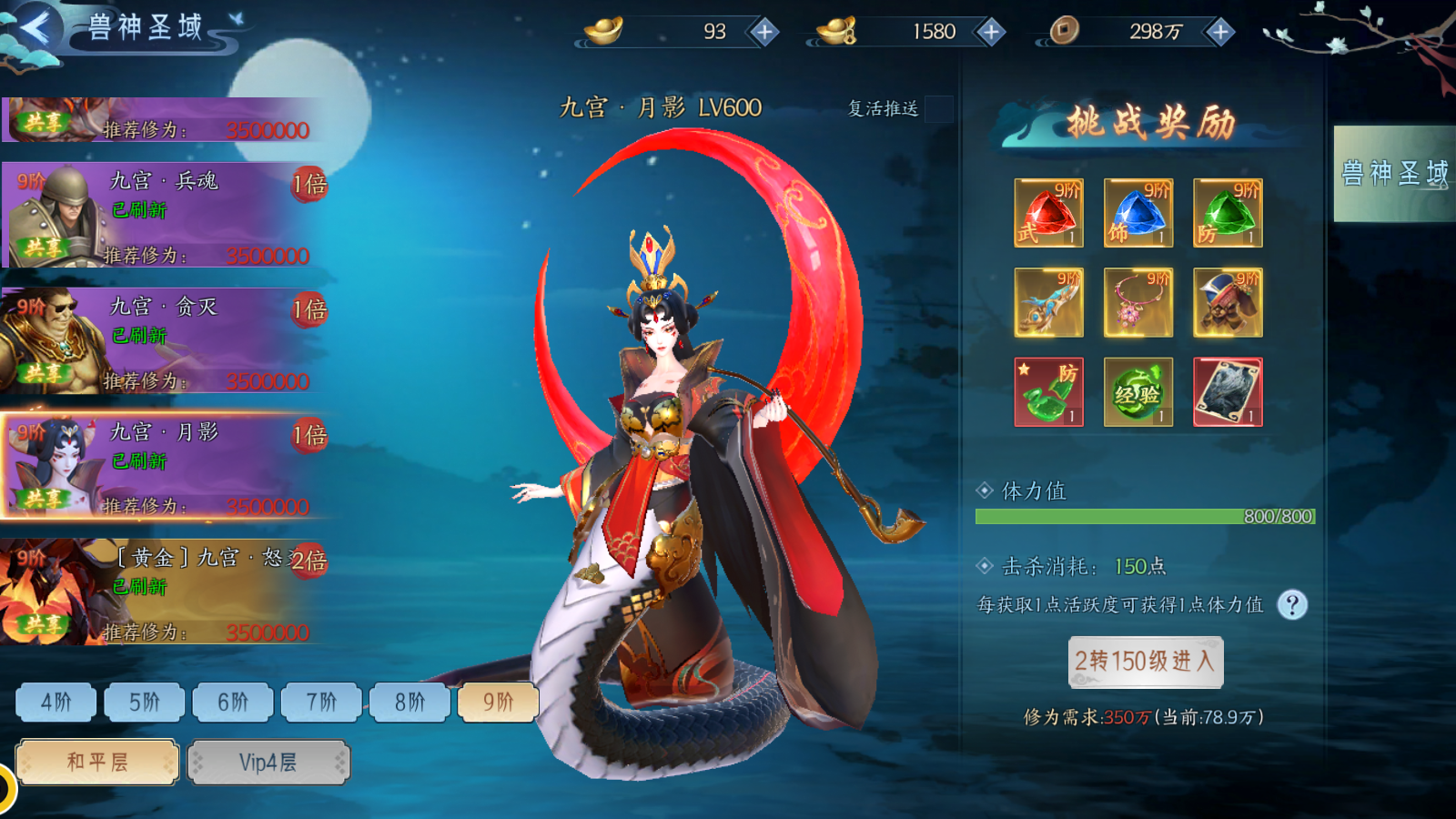Select the 九宫·月影 boss entry

(x=164, y=467)
